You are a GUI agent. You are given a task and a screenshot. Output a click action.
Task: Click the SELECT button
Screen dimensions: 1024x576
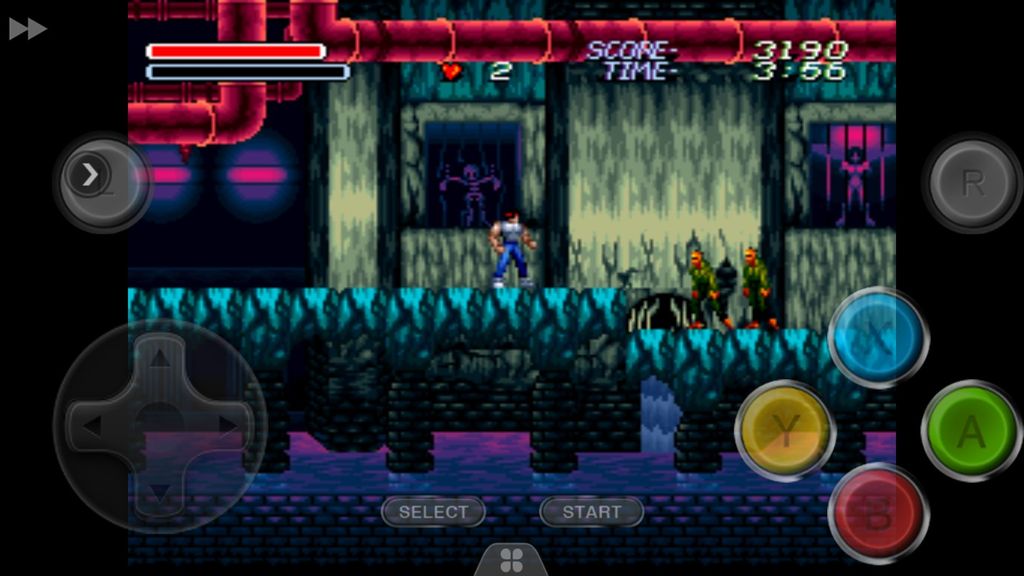[x=433, y=512]
